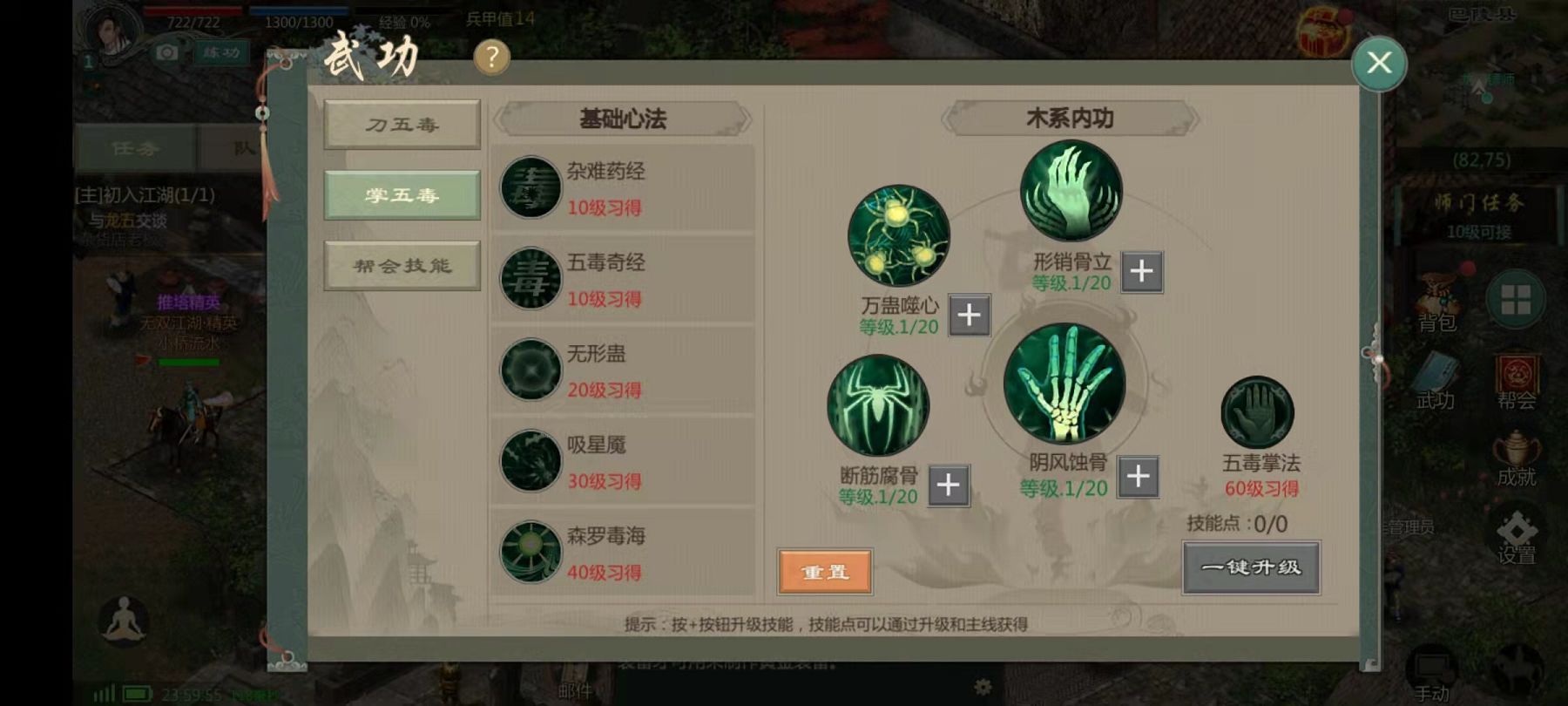1568x706 pixels.
Task: Select the 无形蛊 skill row
Action: [622, 370]
